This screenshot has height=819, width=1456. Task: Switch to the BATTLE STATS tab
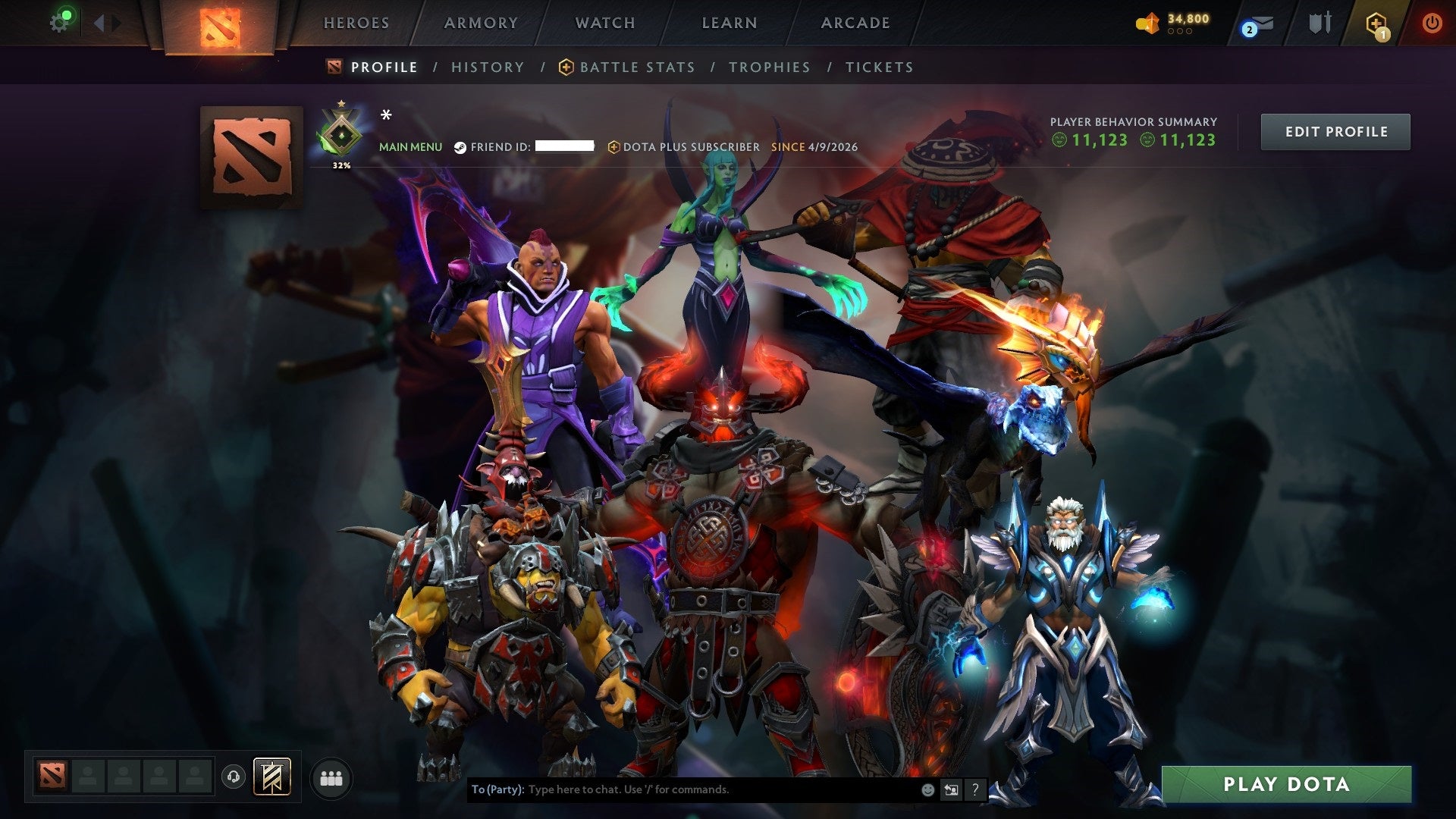coord(635,67)
